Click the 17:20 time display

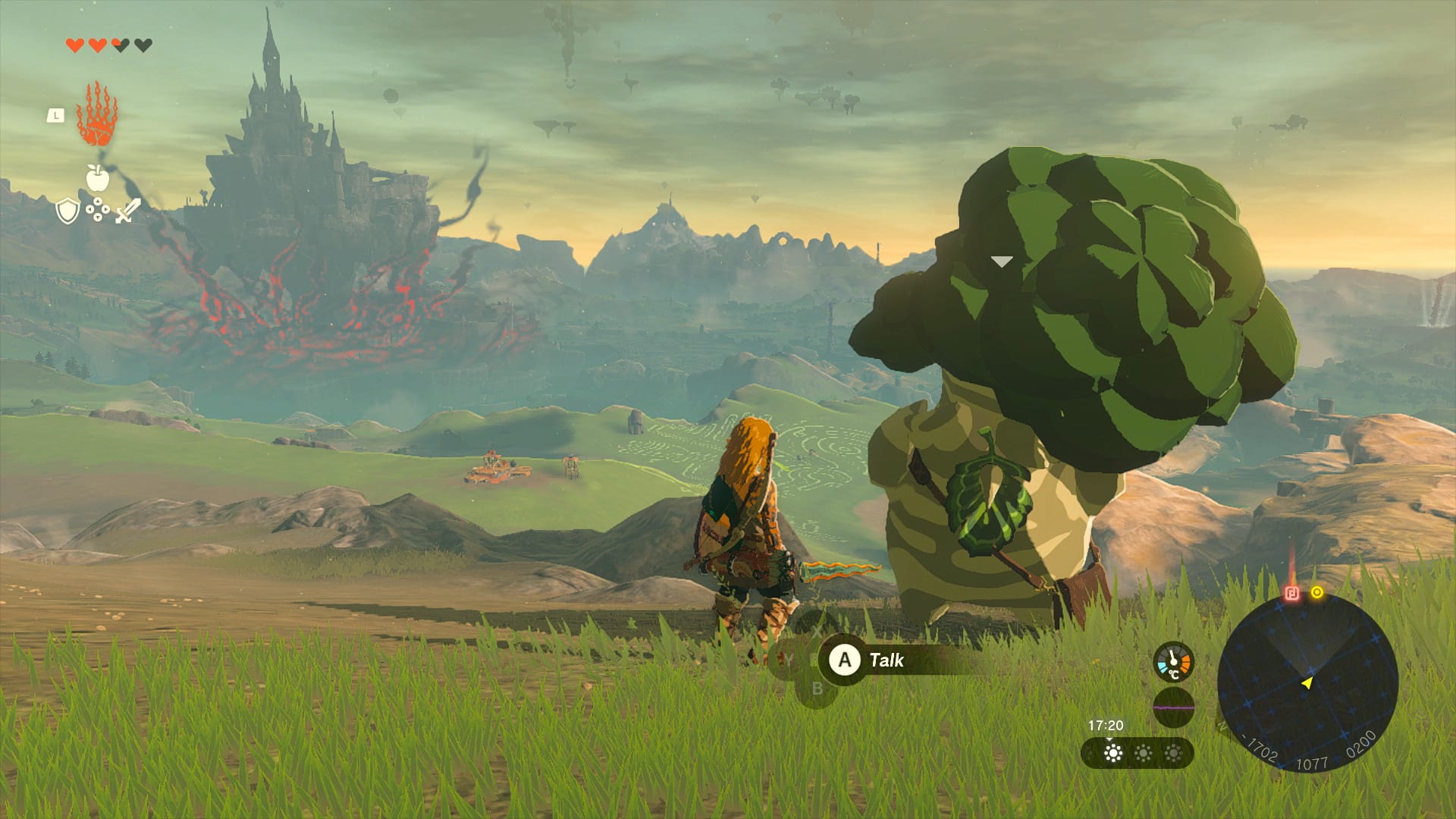[x=1106, y=726]
